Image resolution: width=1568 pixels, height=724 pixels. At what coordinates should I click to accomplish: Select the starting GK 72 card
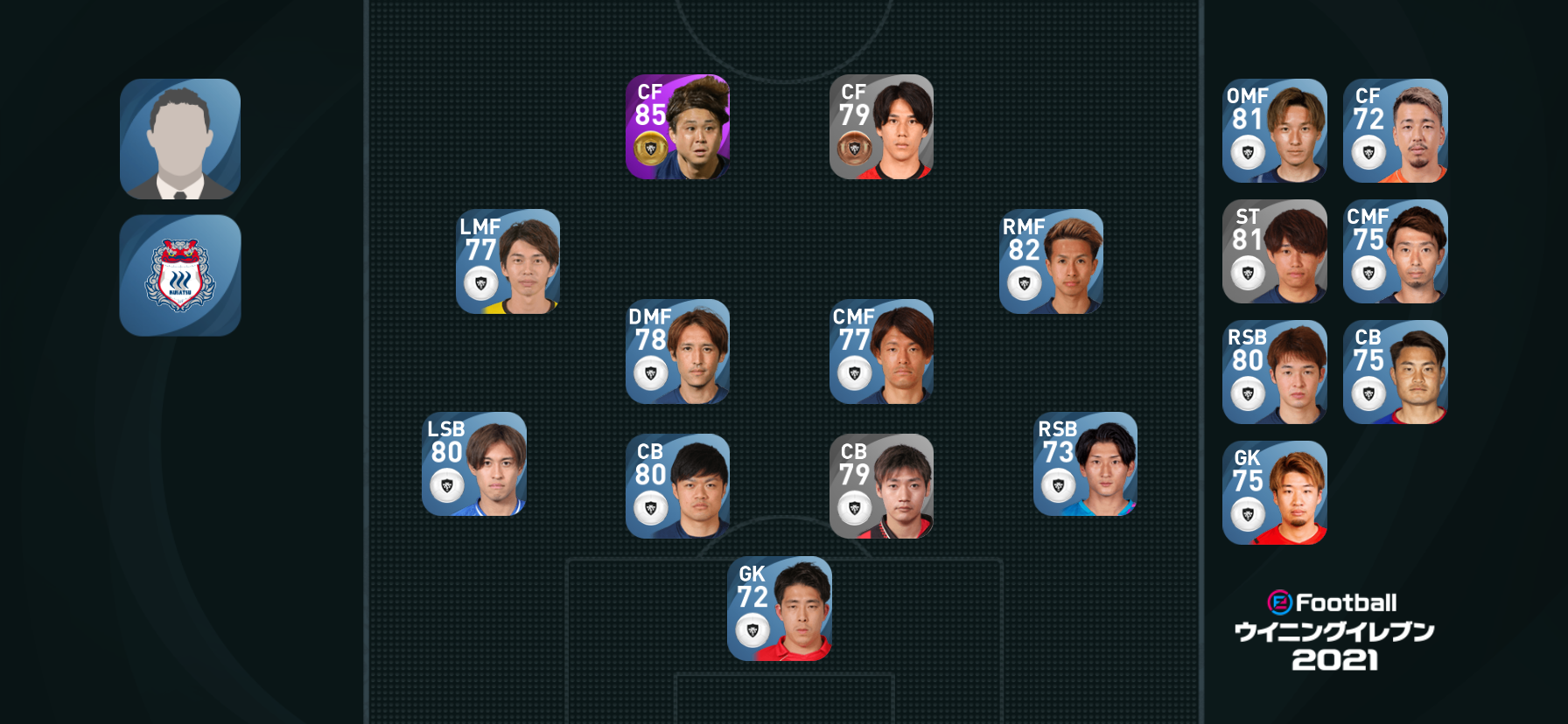(x=779, y=609)
